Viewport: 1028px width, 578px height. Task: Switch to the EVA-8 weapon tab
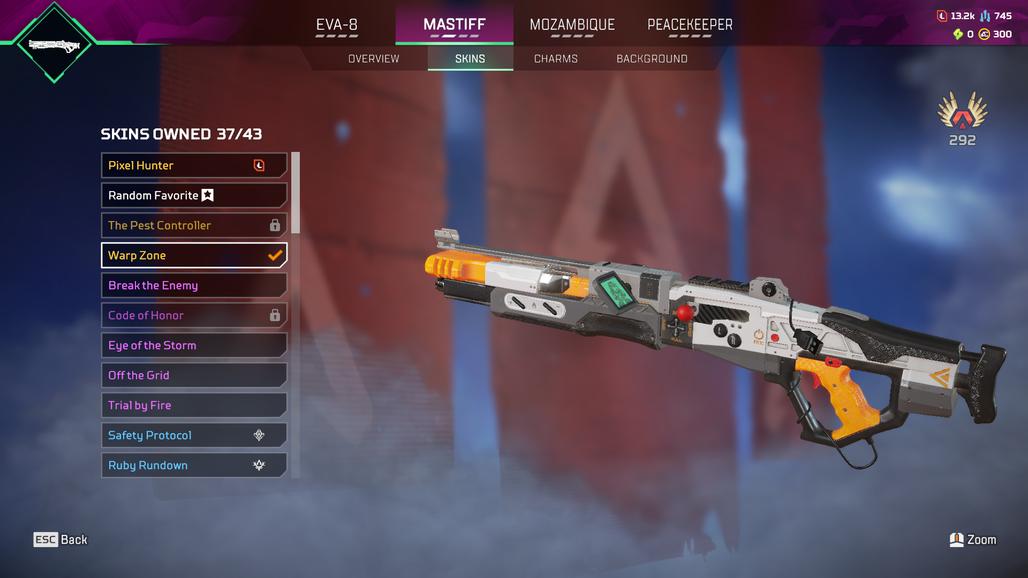337,25
